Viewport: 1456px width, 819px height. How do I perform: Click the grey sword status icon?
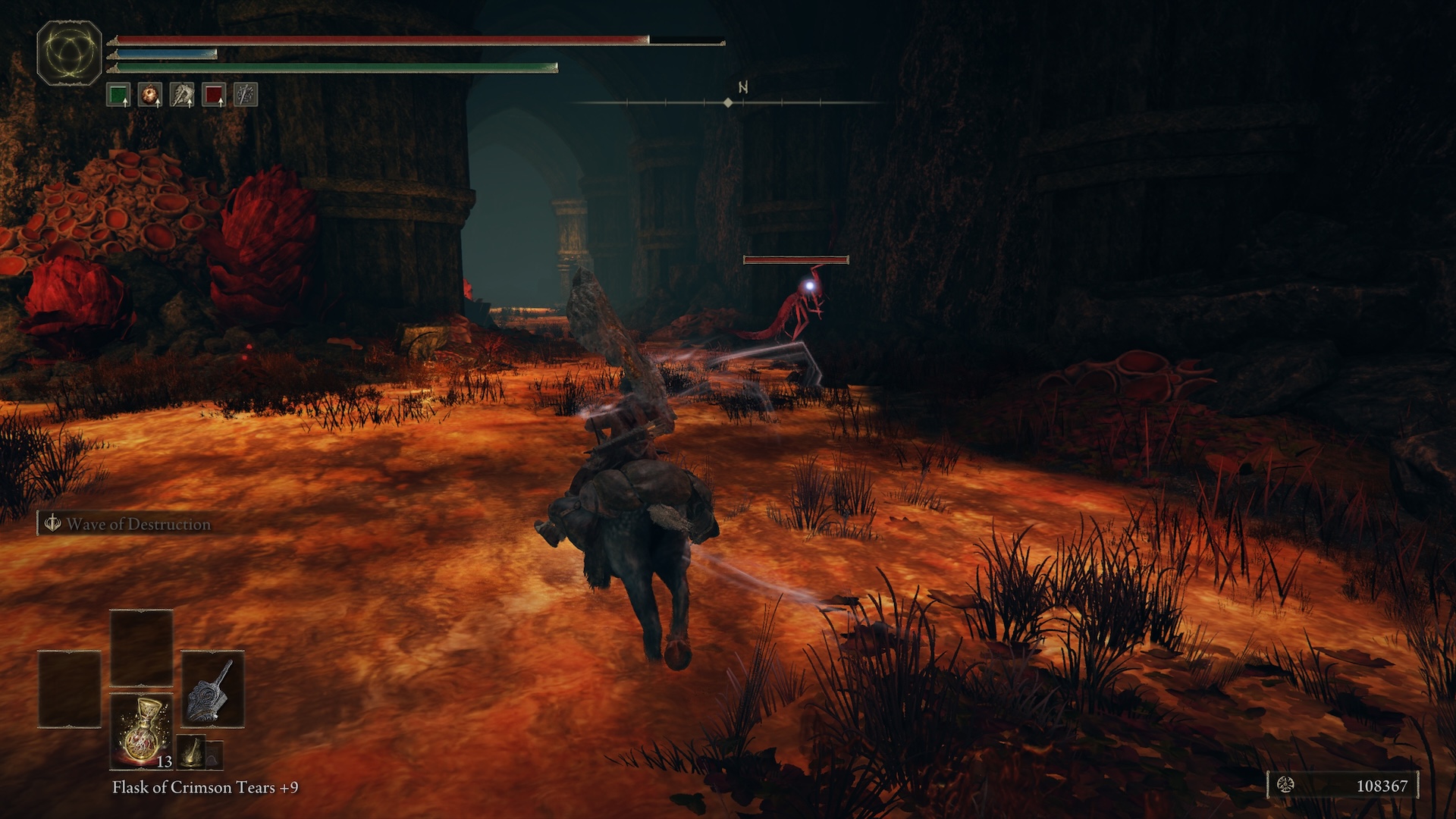pos(246,95)
